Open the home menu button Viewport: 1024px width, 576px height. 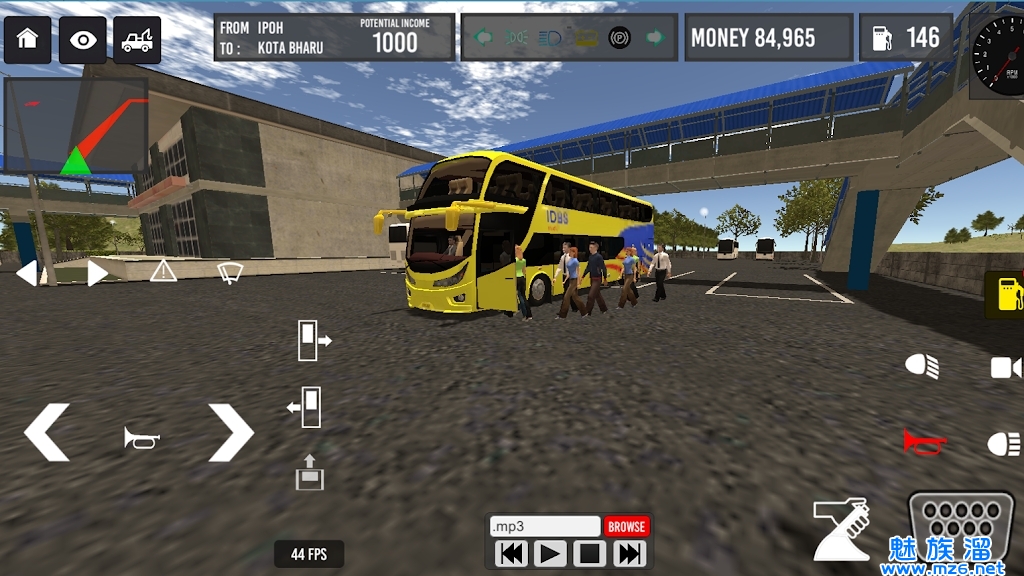click(x=27, y=40)
